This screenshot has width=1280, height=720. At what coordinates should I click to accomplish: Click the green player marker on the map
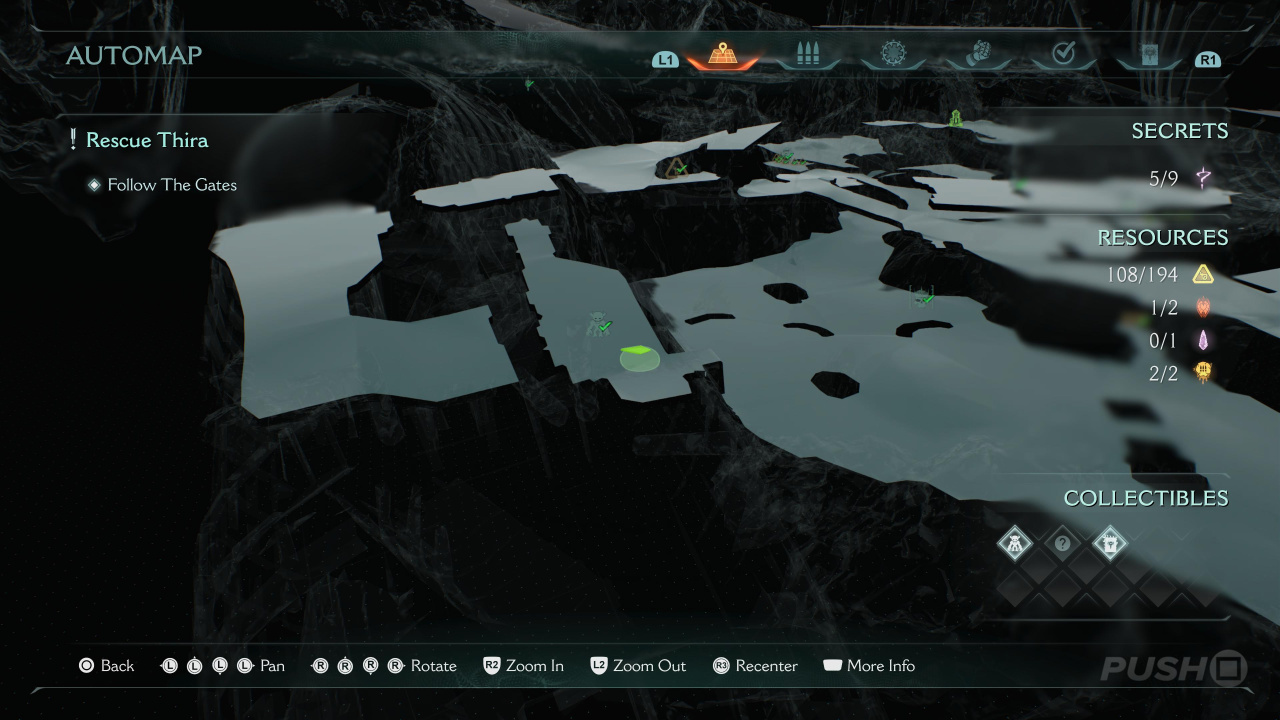tap(639, 356)
